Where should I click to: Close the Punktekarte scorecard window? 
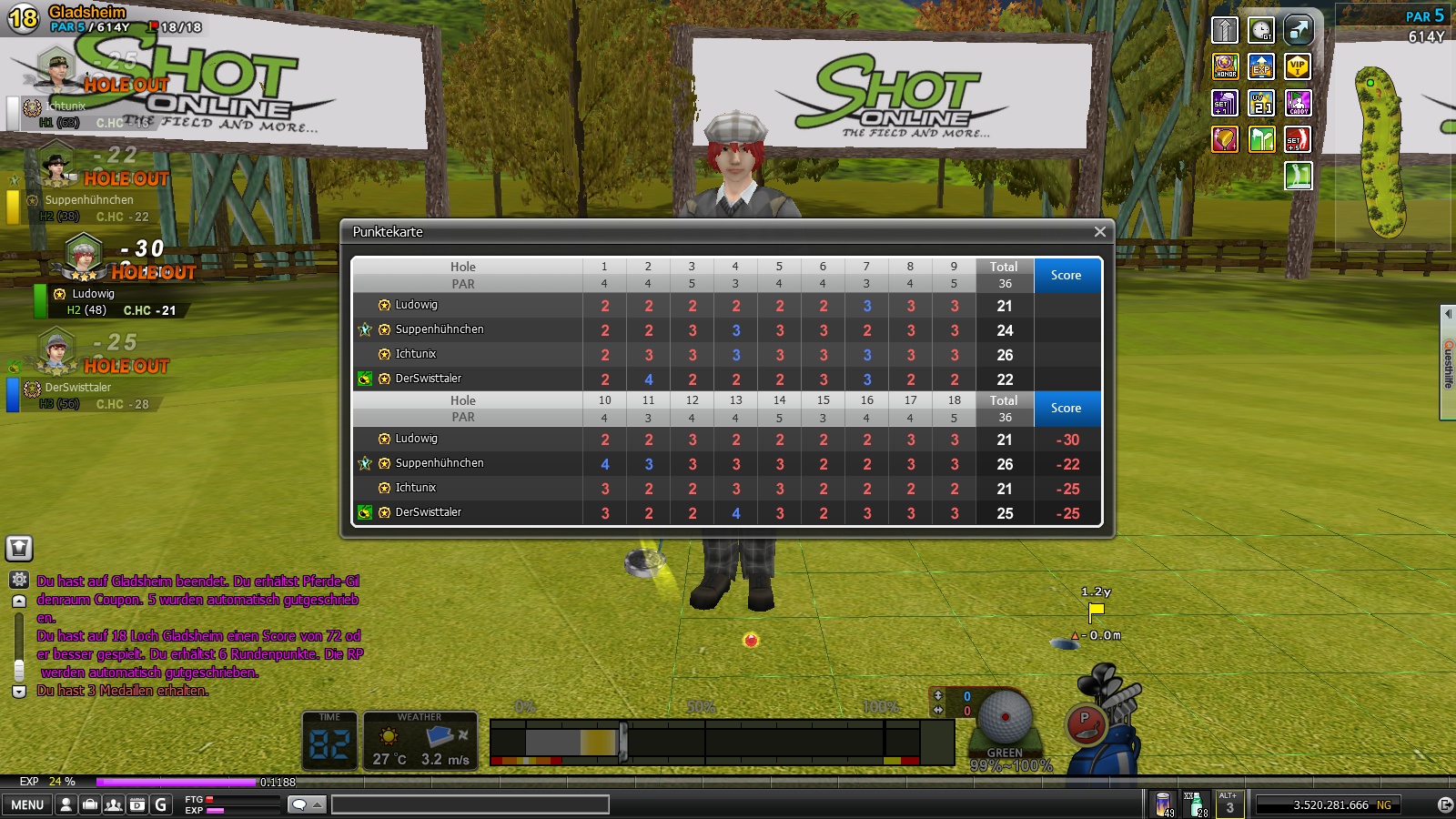coord(1099,232)
